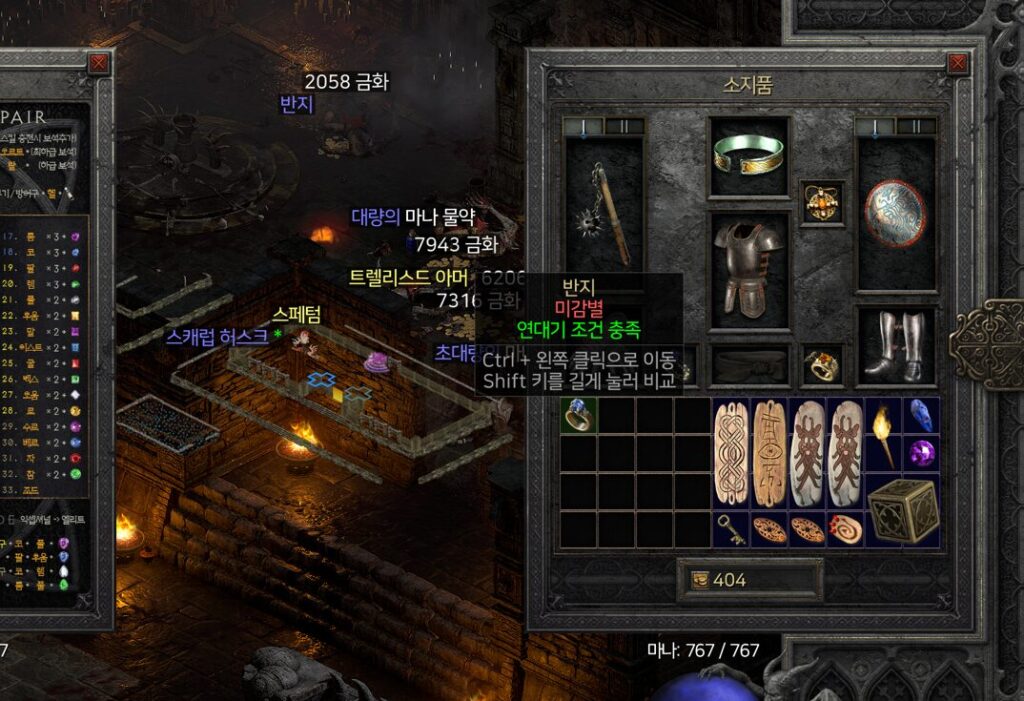
Task: Click the equipped belt slot
Action: [x=749, y=366]
